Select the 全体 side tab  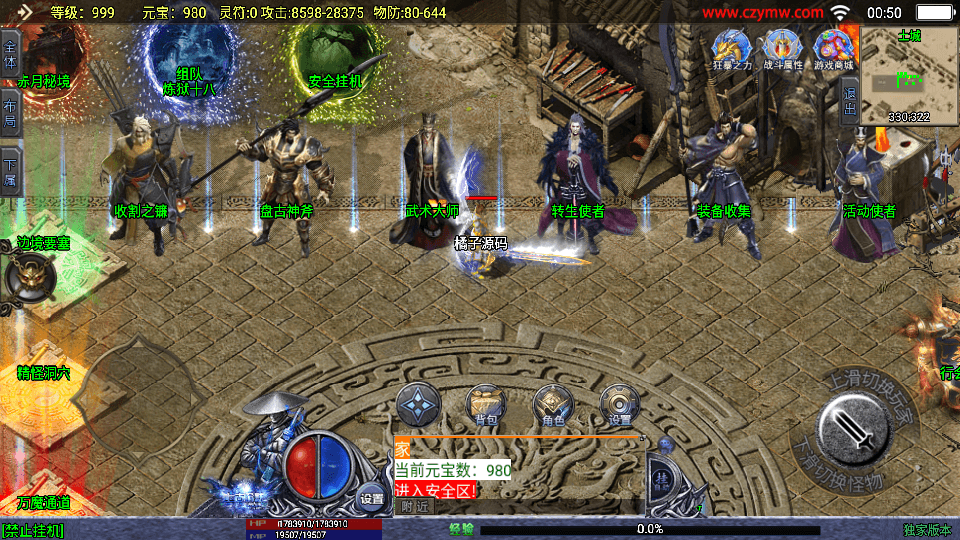pos(10,49)
